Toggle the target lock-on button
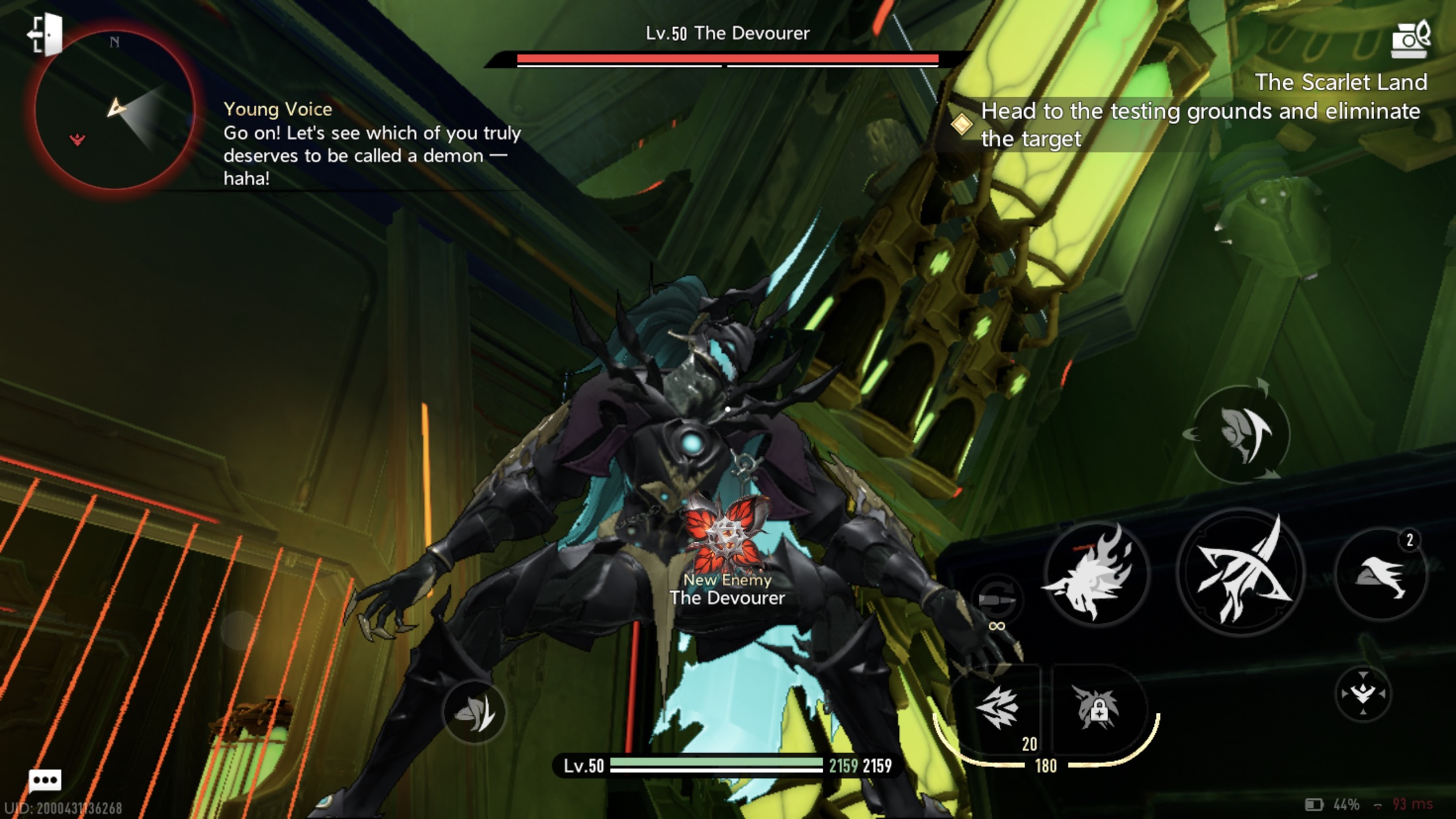The width and height of the screenshot is (1456, 819). pyautogui.click(x=1362, y=694)
